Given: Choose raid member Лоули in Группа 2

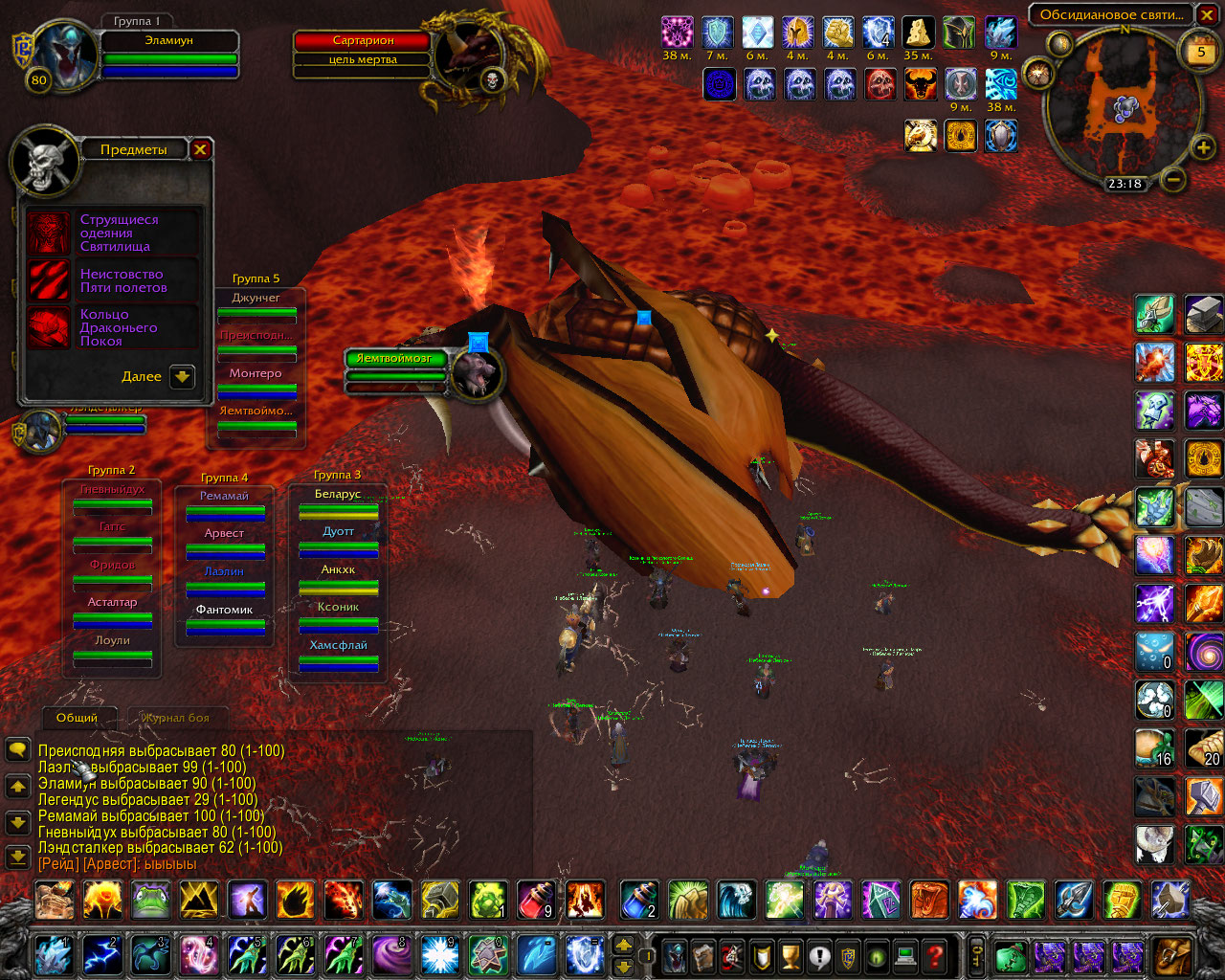Looking at the screenshot, I should 112,640.
